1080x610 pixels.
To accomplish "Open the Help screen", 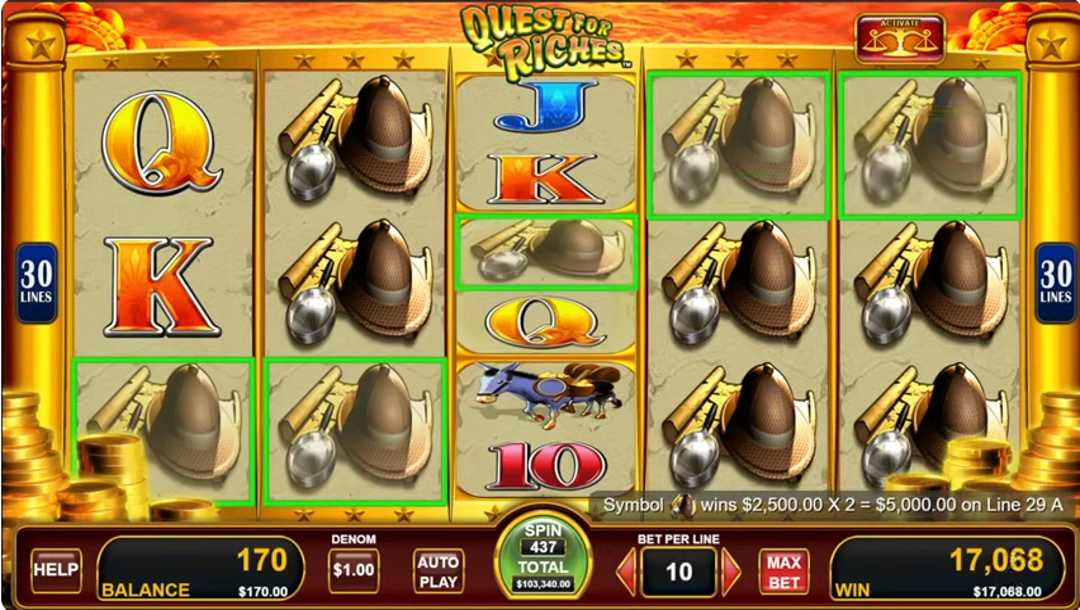I will tap(56, 570).
